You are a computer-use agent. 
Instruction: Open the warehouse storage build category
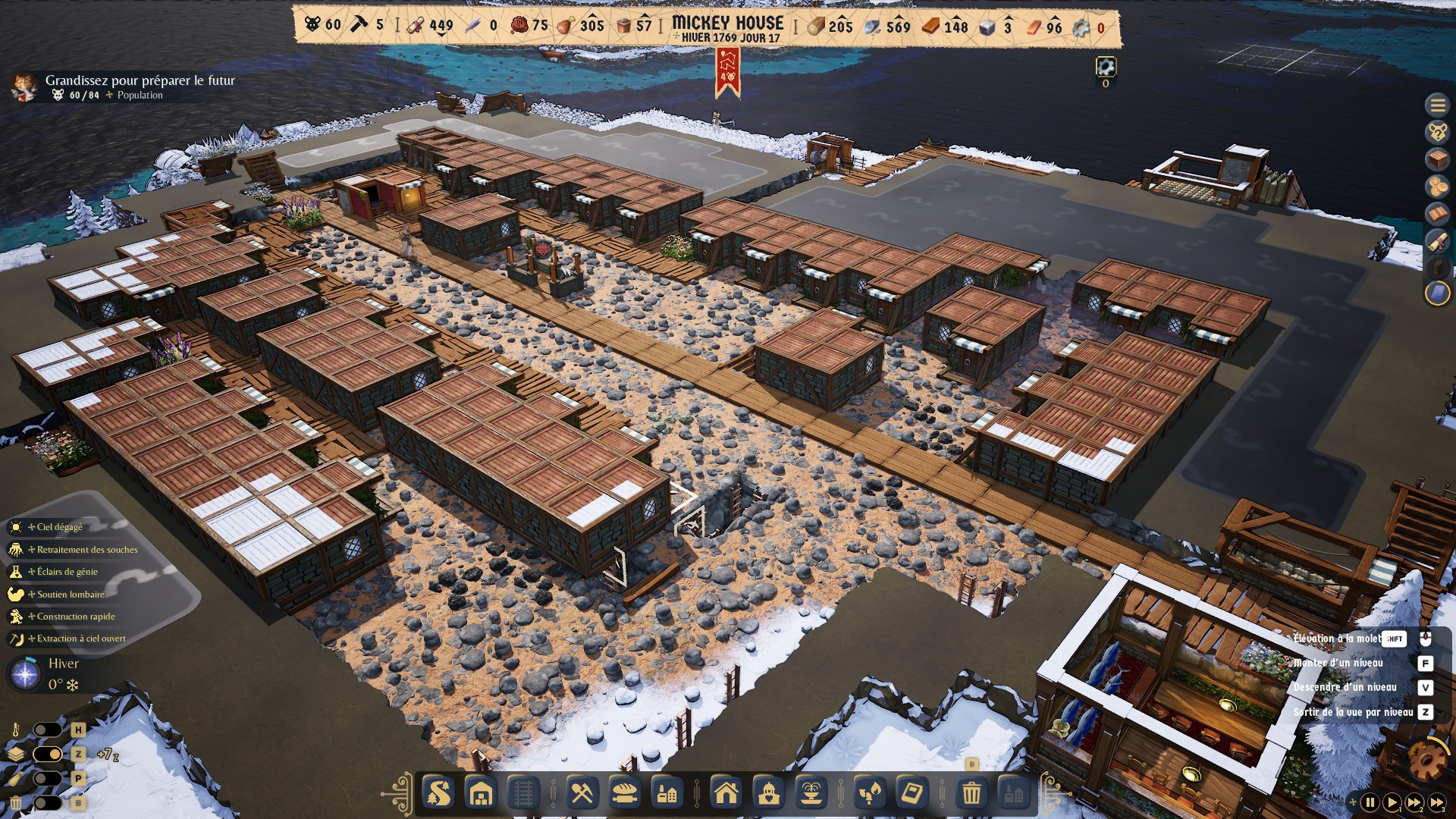click(x=481, y=794)
